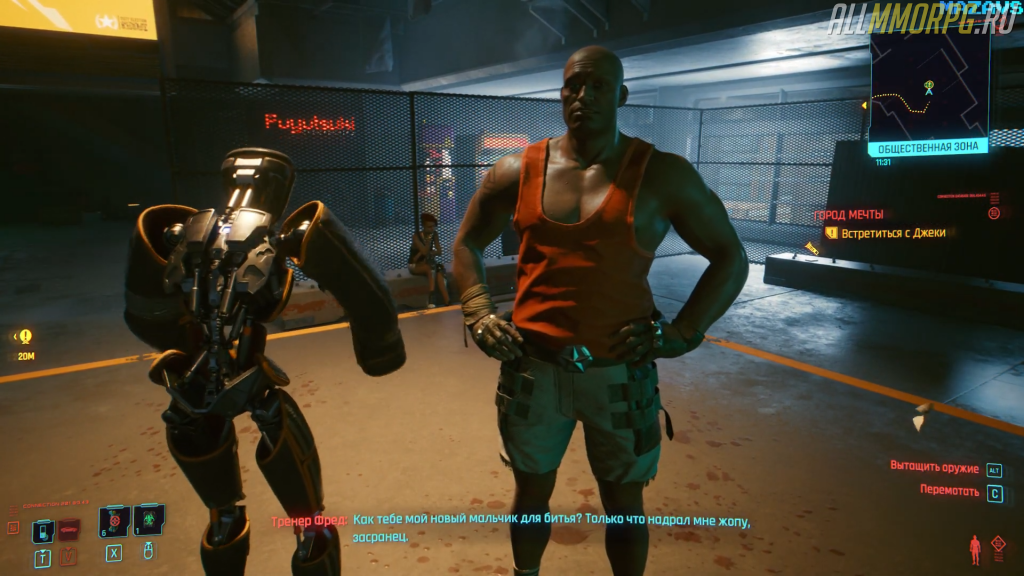The height and width of the screenshot is (576, 1024).
Task: Click the red body stance silhouette icon
Action: point(975,548)
